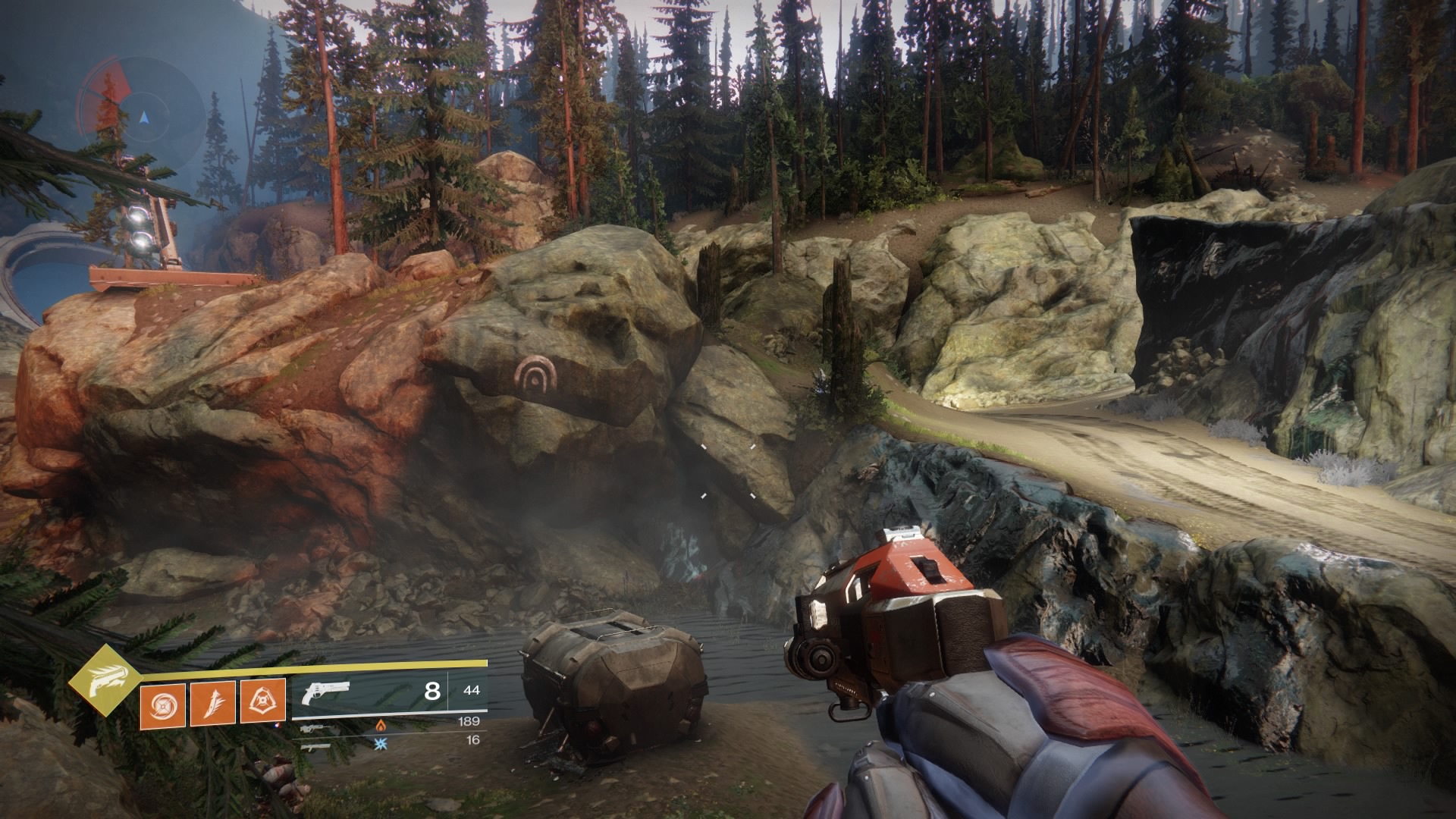Image resolution: width=1456 pixels, height=819 pixels.
Task: Select the equipped hand cannon weapon icon
Action: [325, 692]
